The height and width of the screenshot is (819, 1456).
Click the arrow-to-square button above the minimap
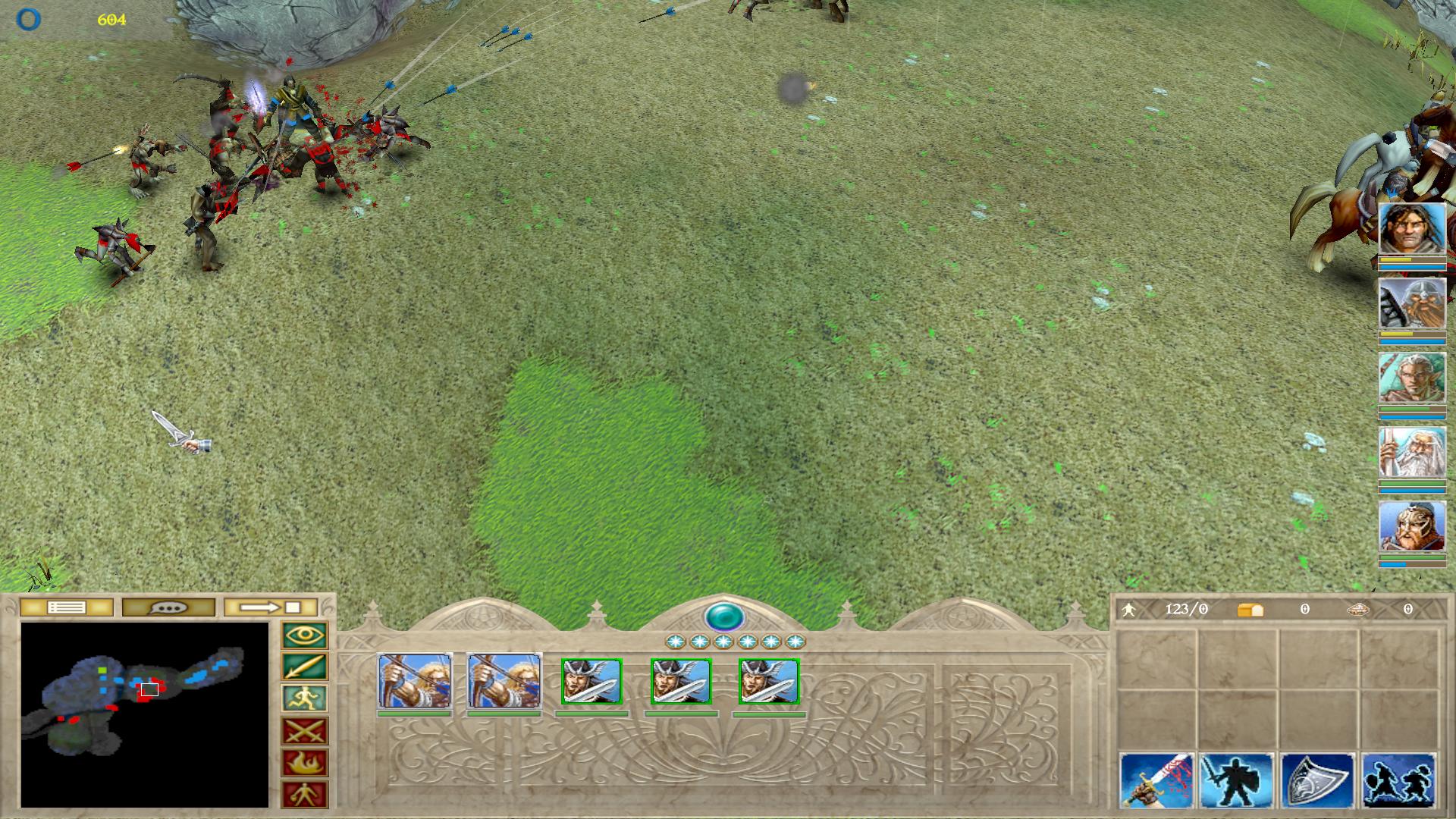tap(271, 607)
